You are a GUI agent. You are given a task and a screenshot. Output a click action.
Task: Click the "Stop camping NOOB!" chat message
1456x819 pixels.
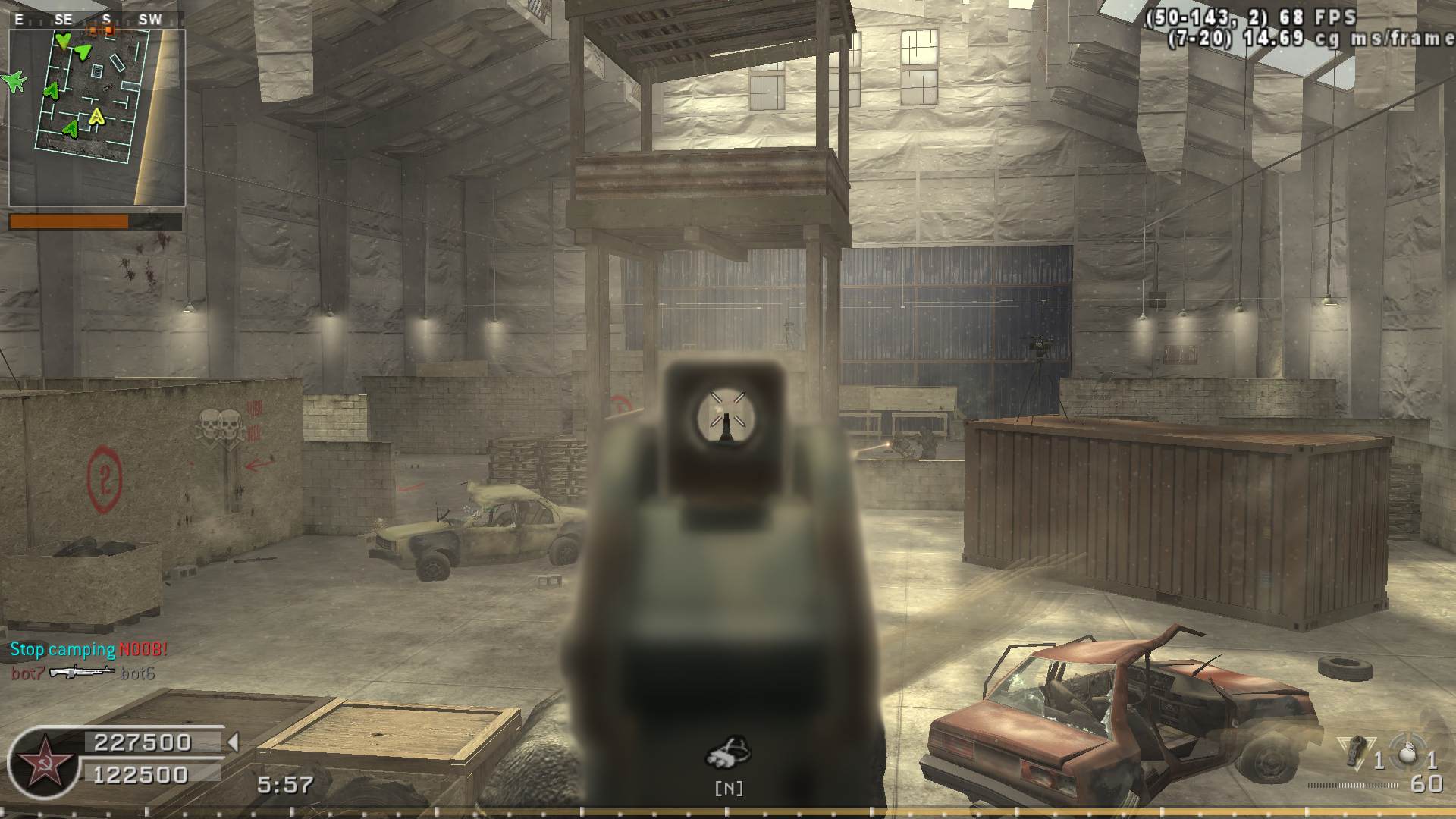pyautogui.click(x=89, y=649)
